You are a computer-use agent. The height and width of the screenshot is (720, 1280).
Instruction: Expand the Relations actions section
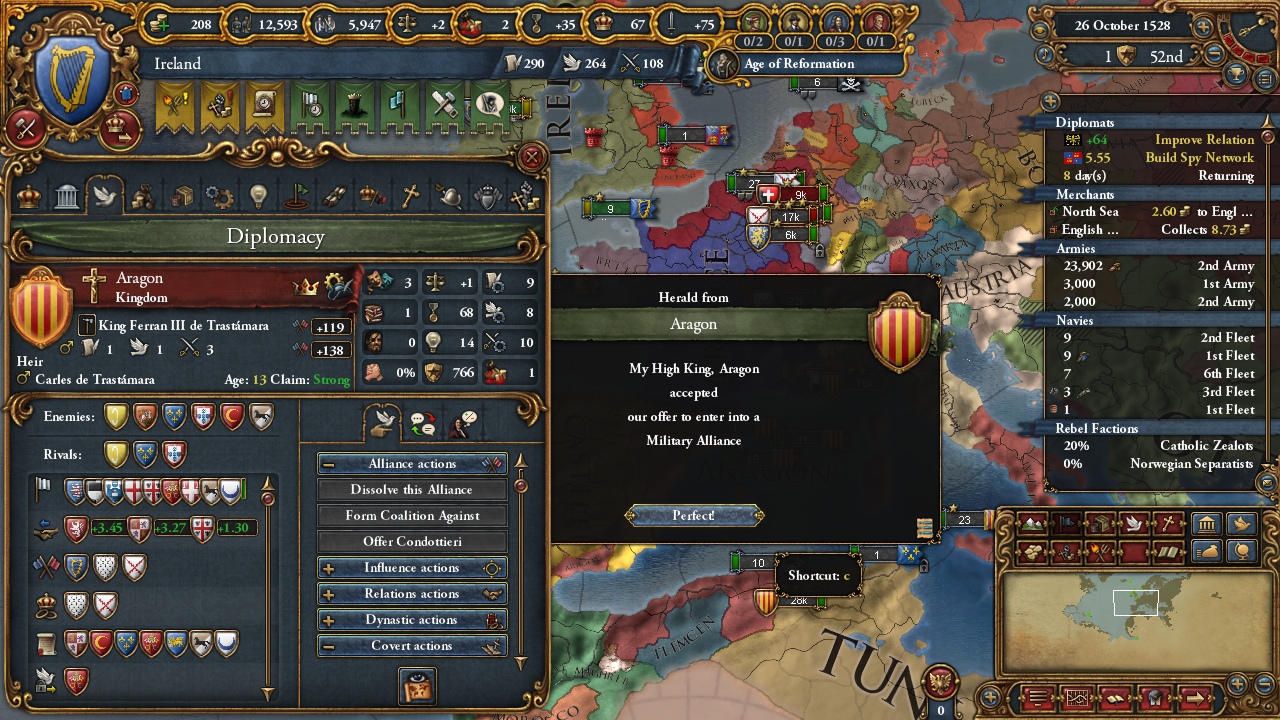pyautogui.click(x=411, y=593)
